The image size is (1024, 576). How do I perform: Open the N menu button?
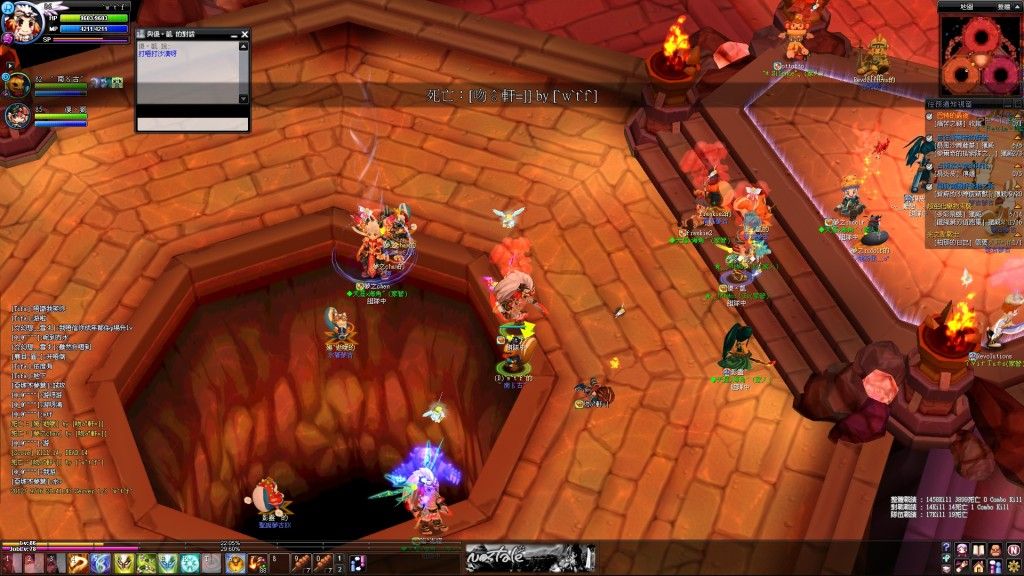click(1013, 550)
